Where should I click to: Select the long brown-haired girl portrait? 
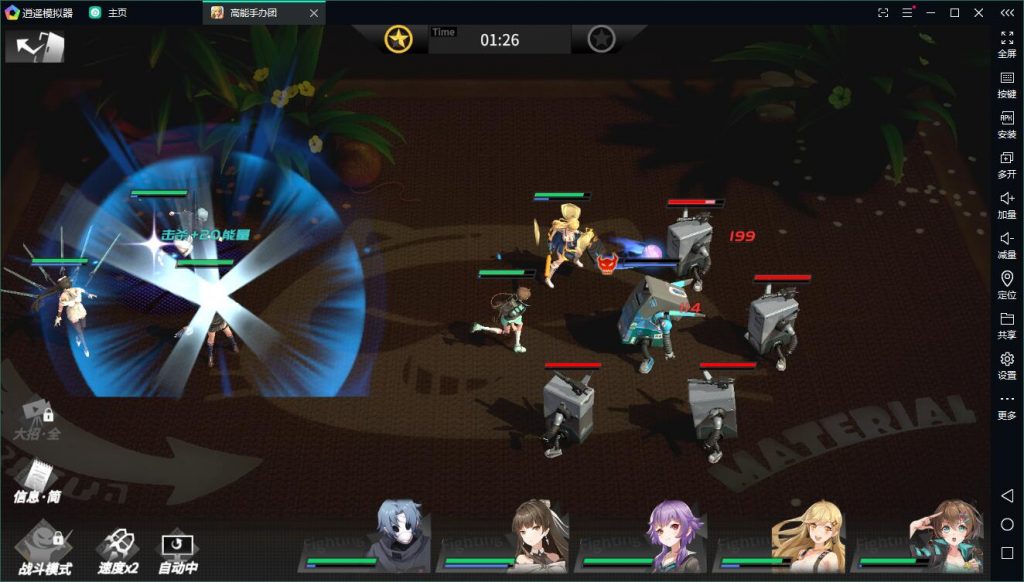click(538, 532)
